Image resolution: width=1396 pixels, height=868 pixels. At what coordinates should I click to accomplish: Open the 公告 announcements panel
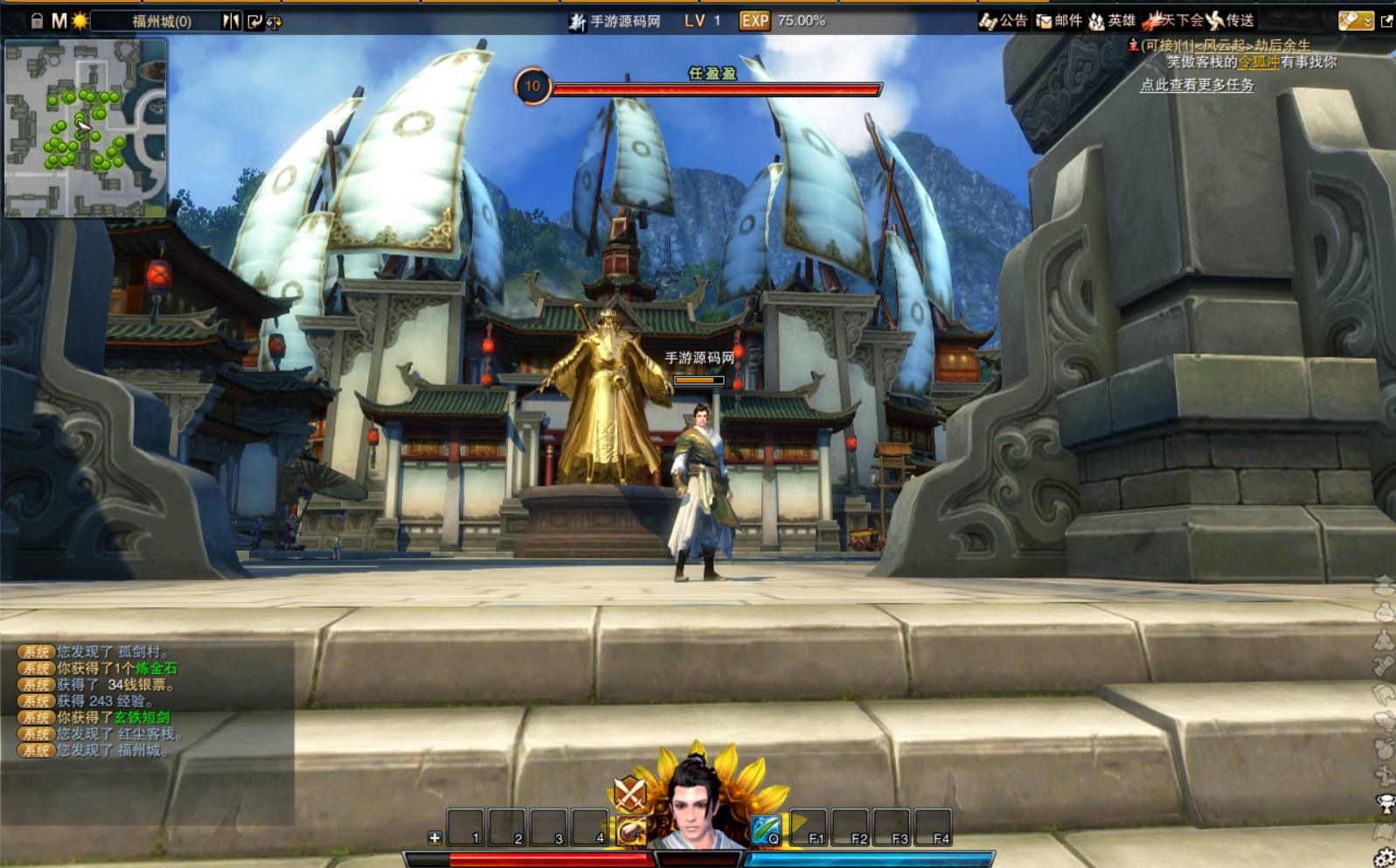pyautogui.click(x=1004, y=21)
